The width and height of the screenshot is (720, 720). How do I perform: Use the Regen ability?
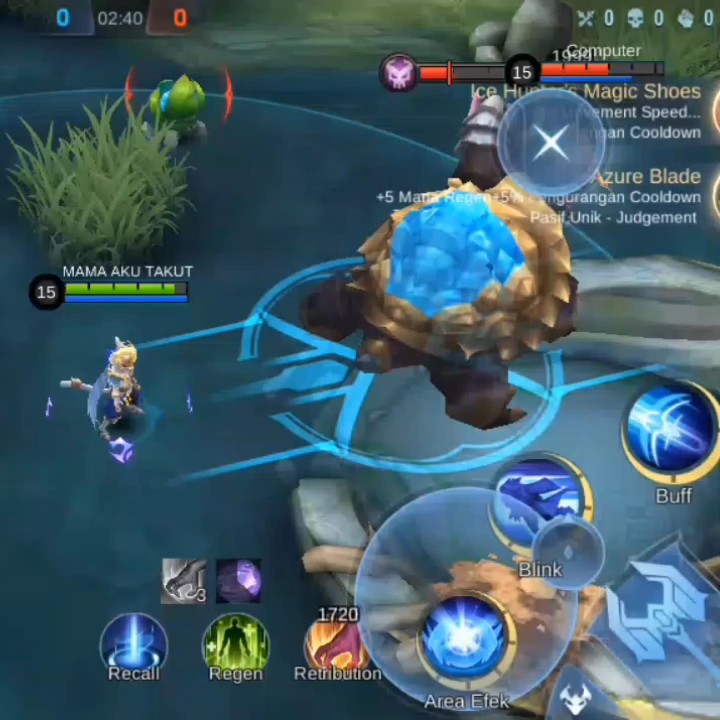pyautogui.click(x=235, y=643)
